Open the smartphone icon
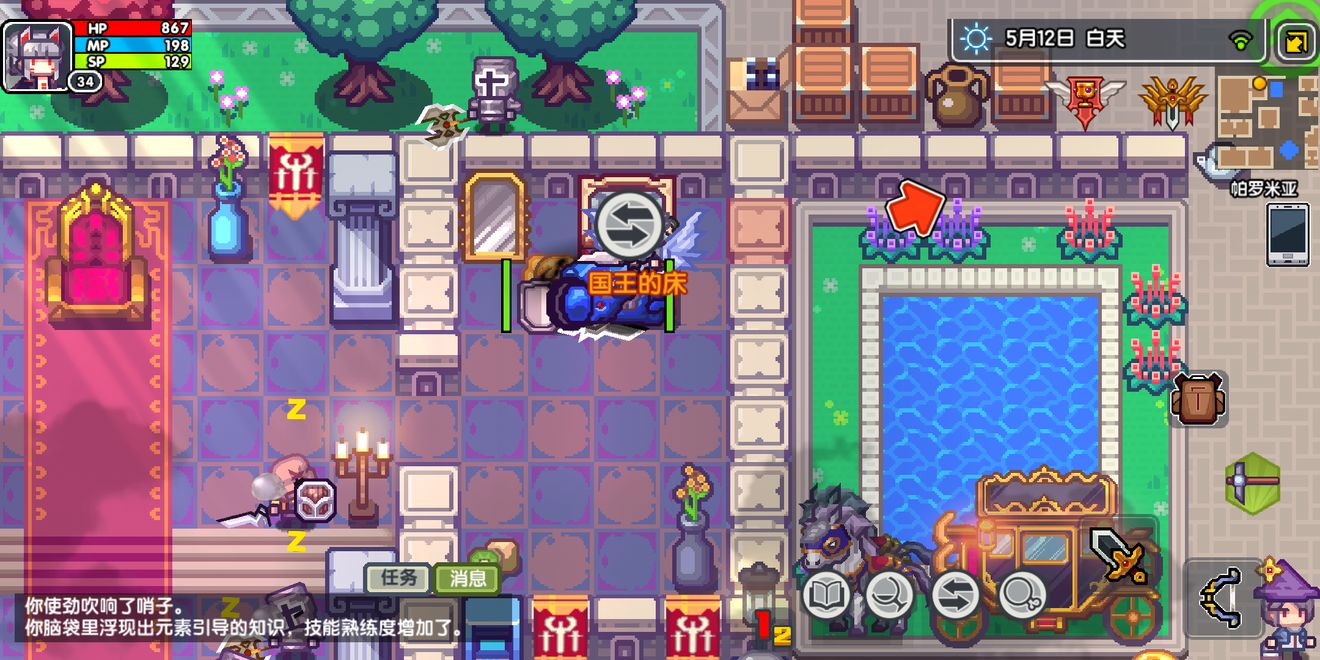The height and width of the screenshot is (660, 1320). click(x=1287, y=234)
